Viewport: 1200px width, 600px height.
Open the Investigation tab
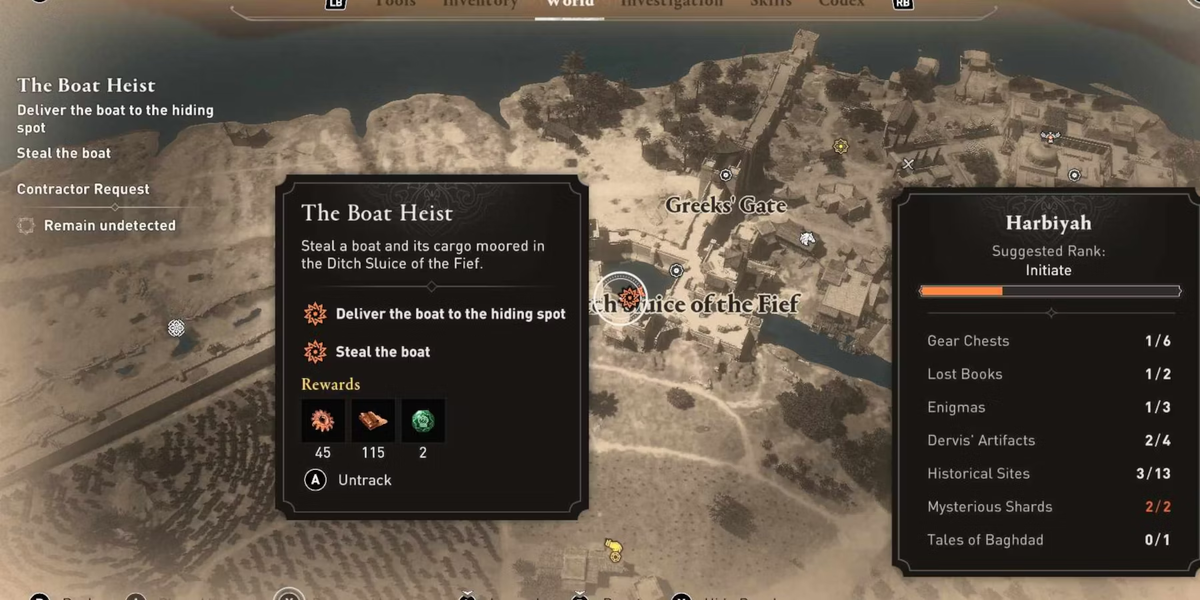coord(671,4)
